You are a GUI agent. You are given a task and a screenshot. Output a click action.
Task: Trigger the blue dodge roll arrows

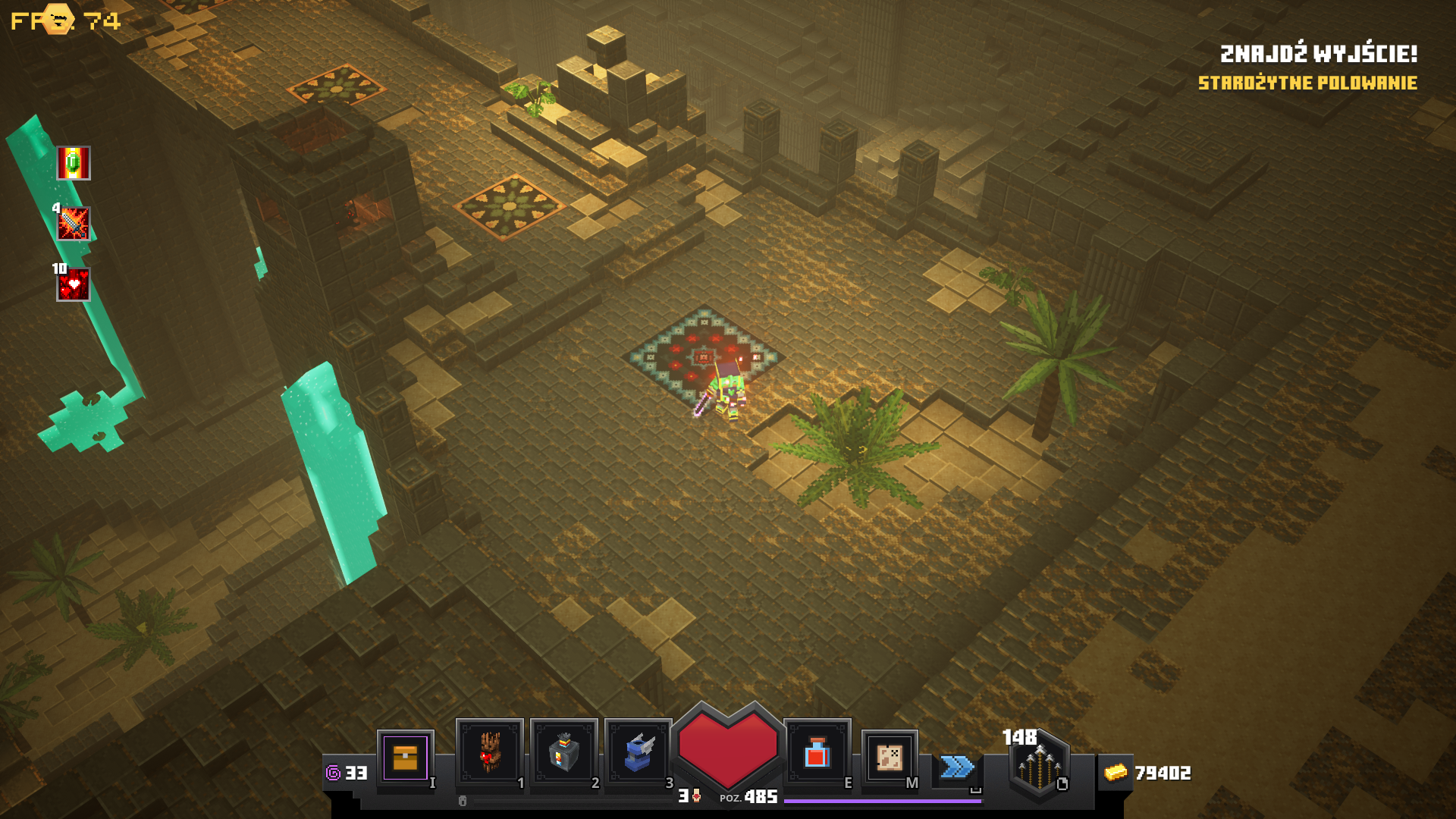[957, 767]
